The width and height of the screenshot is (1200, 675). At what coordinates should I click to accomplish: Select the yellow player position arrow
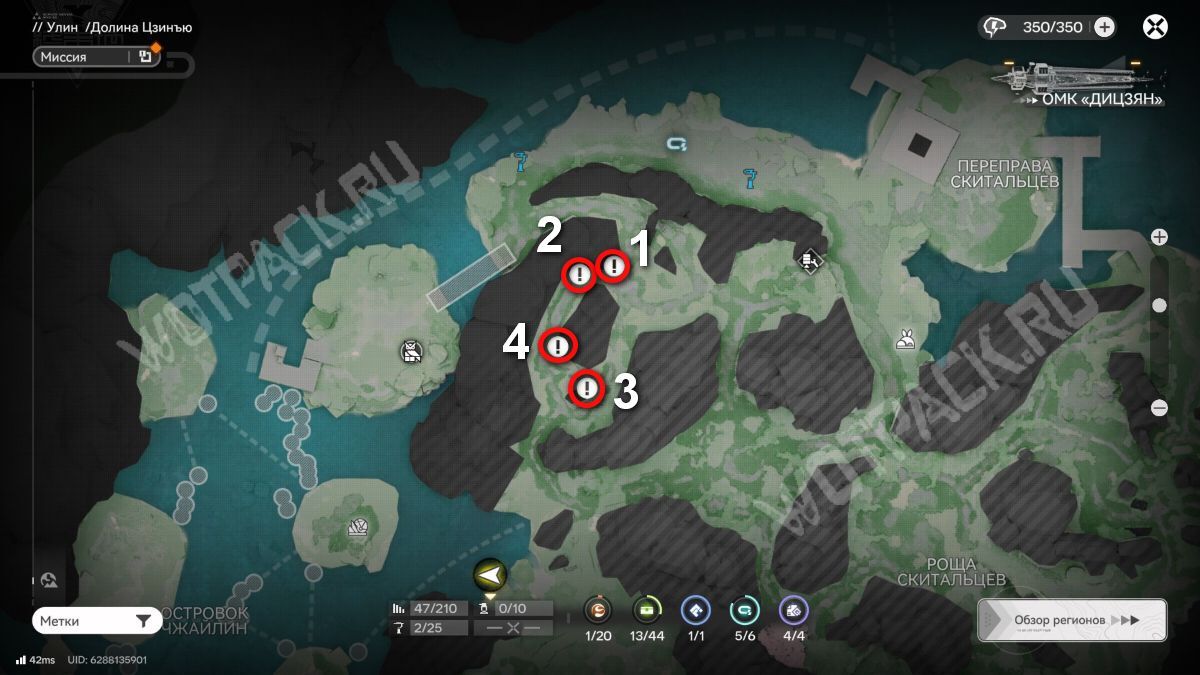pos(490,575)
